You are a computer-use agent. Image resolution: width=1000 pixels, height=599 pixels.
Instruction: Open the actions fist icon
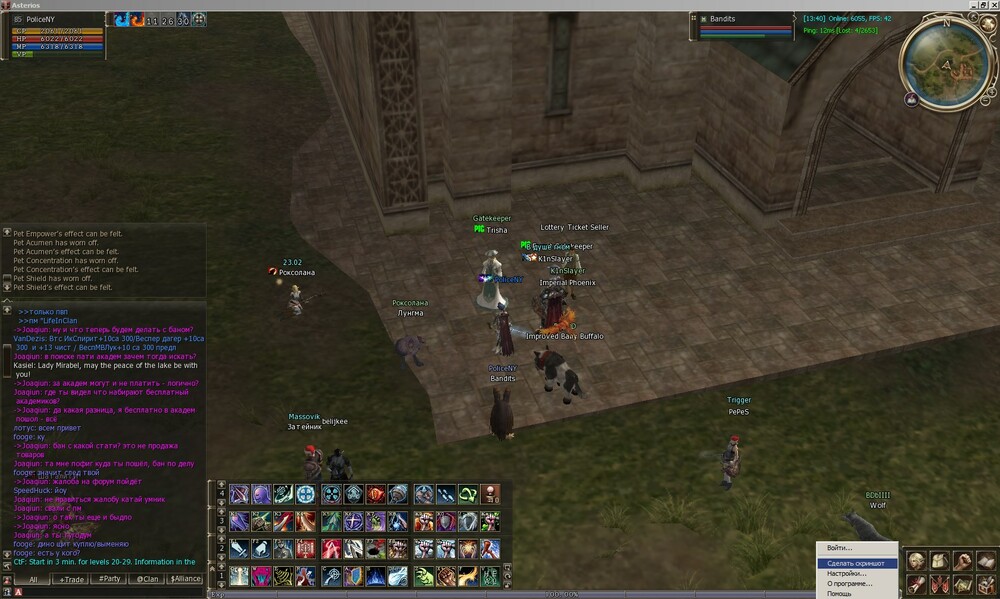click(x=962, y=561)
